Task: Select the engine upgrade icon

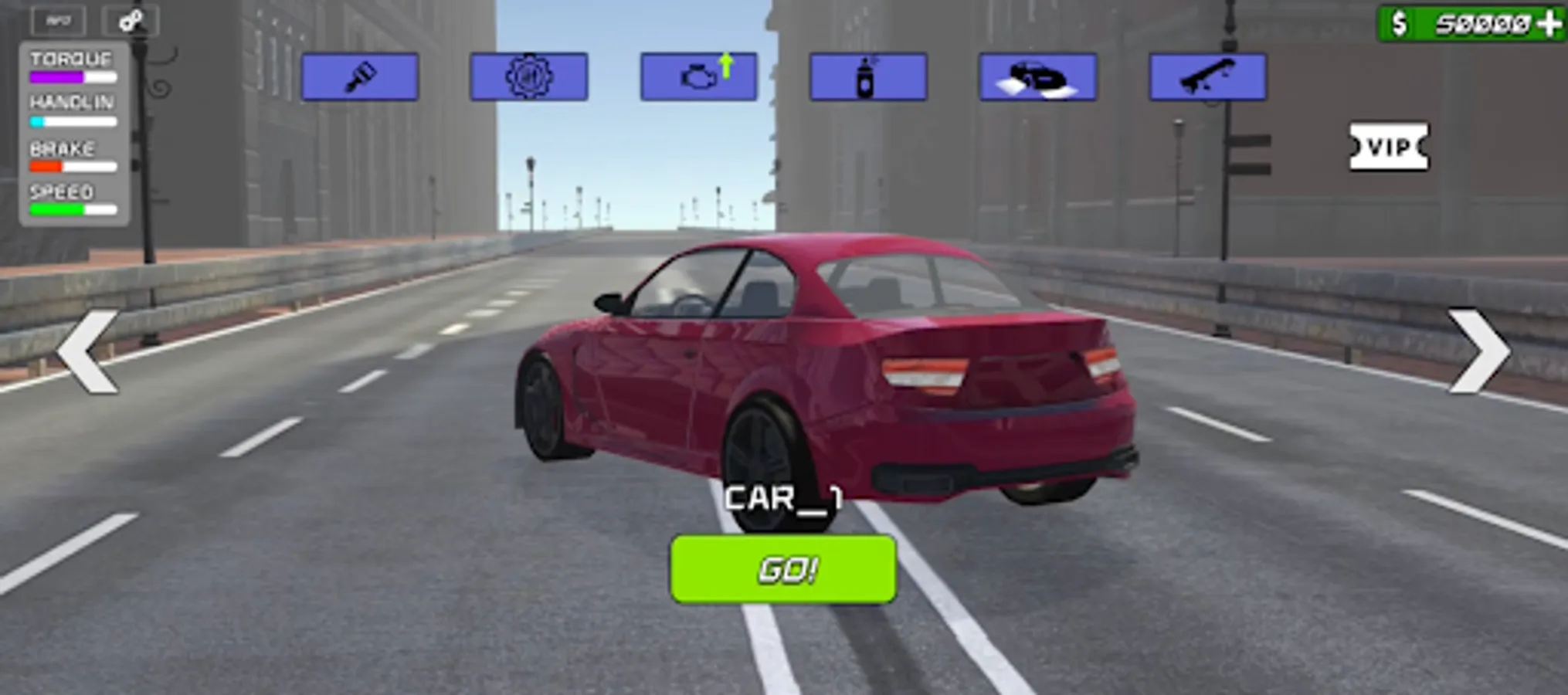Action: point(699,76)
